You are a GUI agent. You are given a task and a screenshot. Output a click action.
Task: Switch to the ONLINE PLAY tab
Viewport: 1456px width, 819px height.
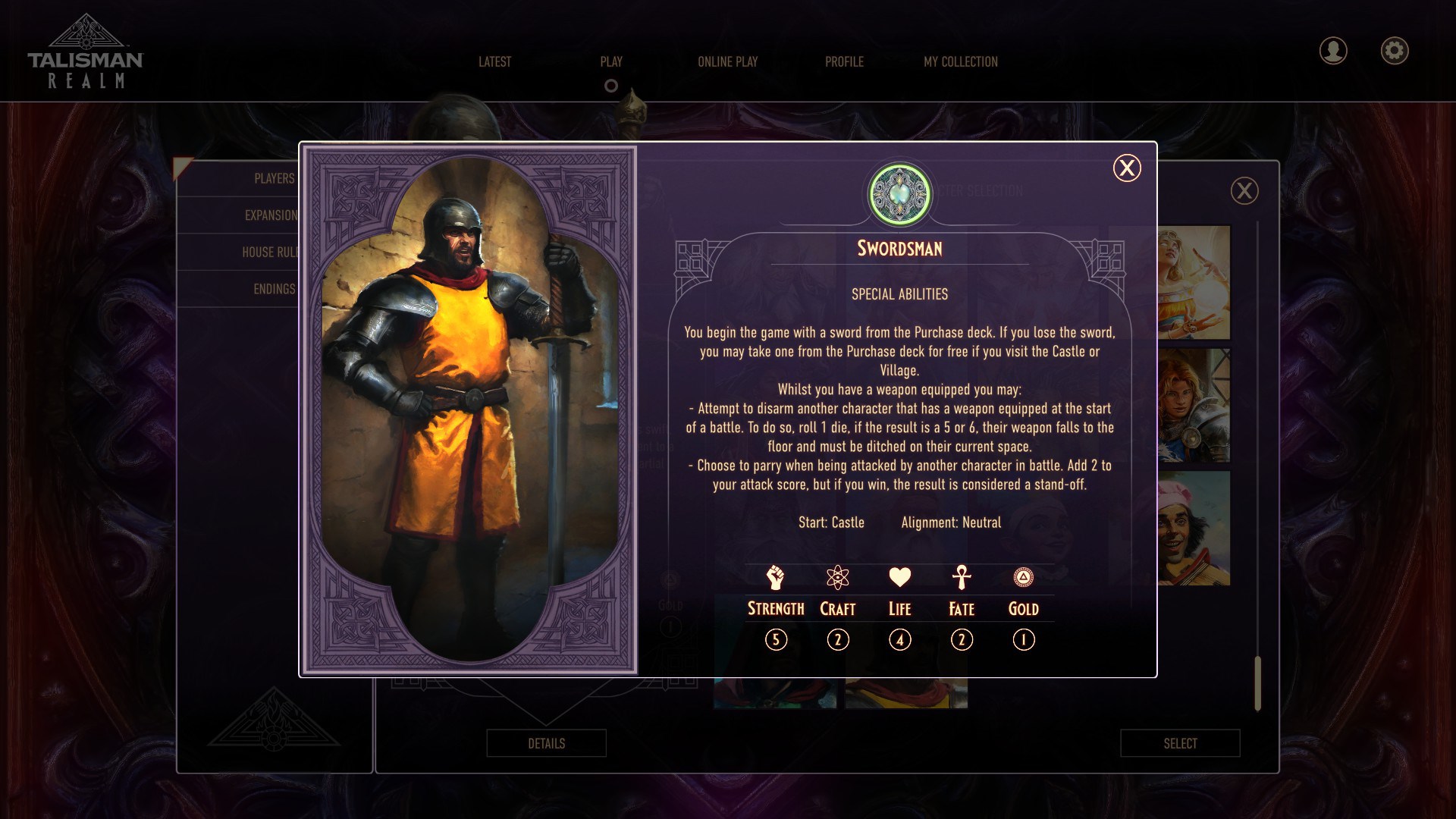point(728,62)
